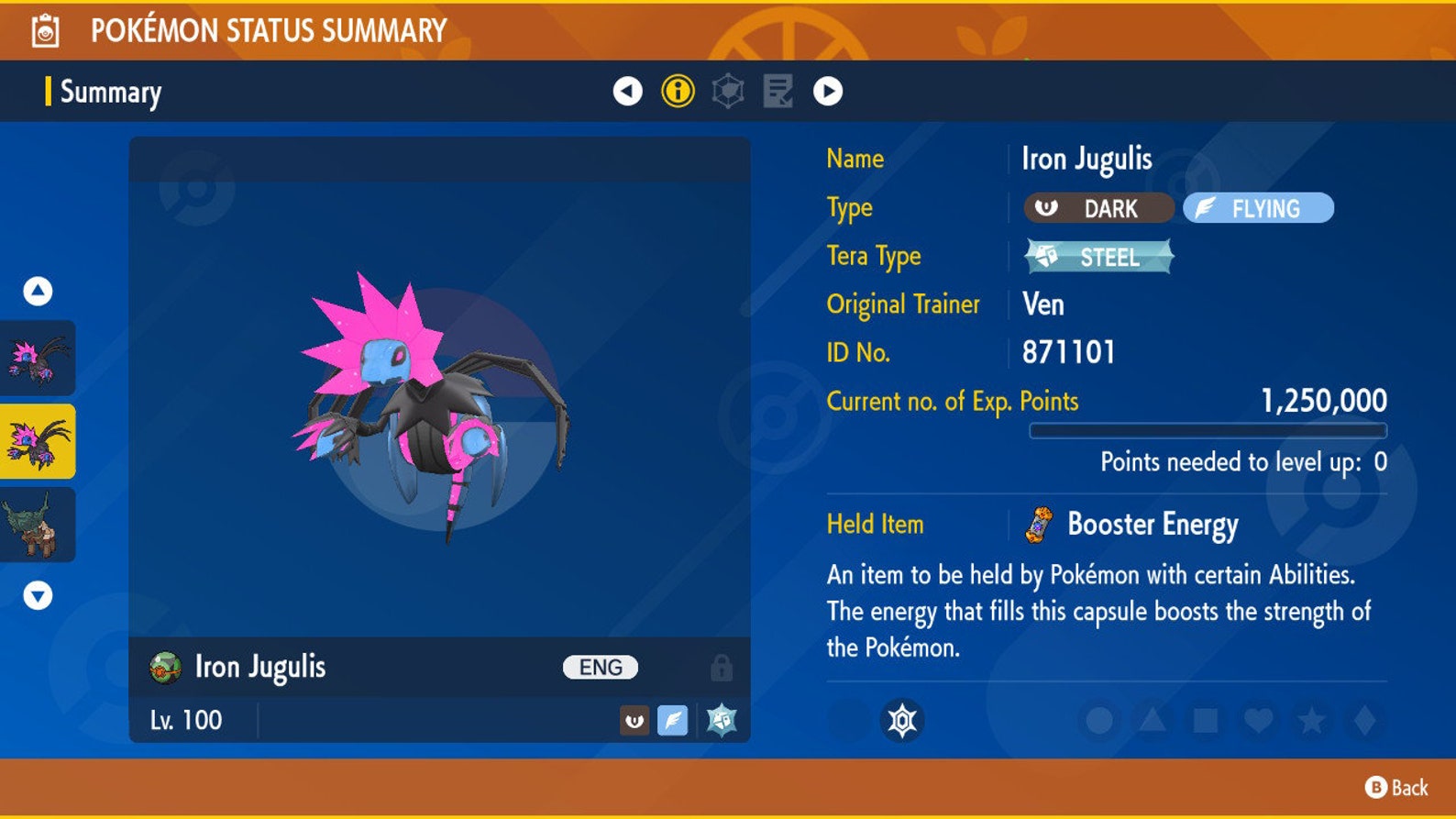The image size is (1456, 819).
Task: Open the info summary page icon
Action: [x=678, y=93]
